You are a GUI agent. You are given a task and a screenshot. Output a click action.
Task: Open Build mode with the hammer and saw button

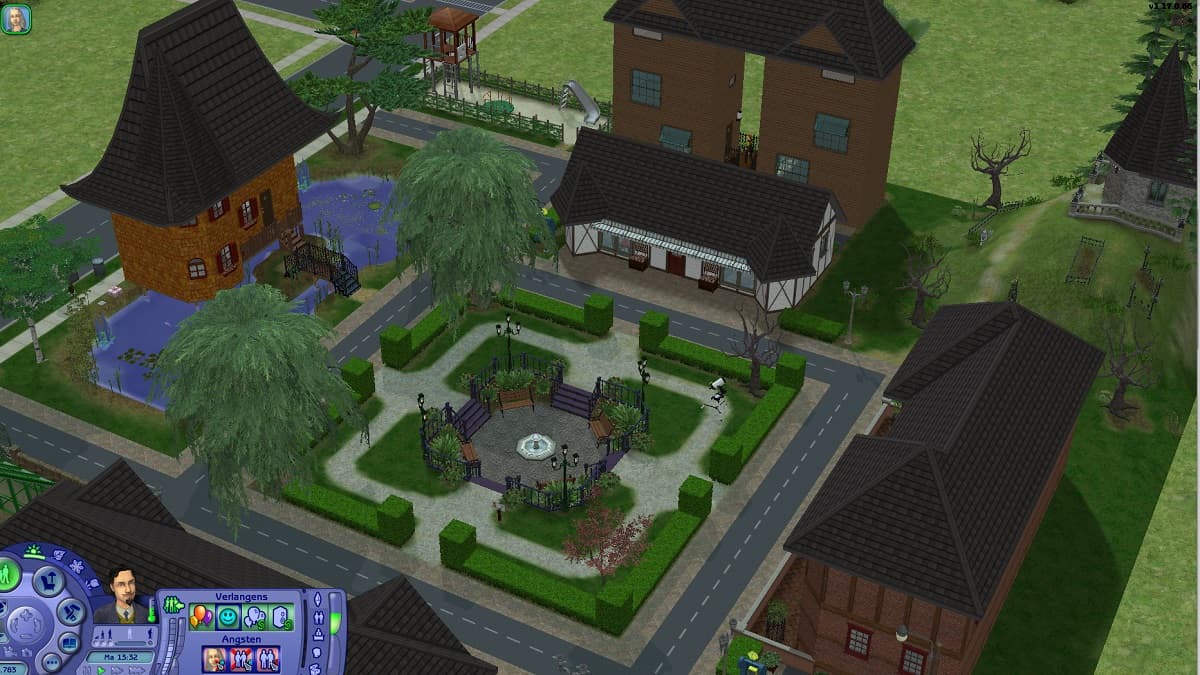70,611
